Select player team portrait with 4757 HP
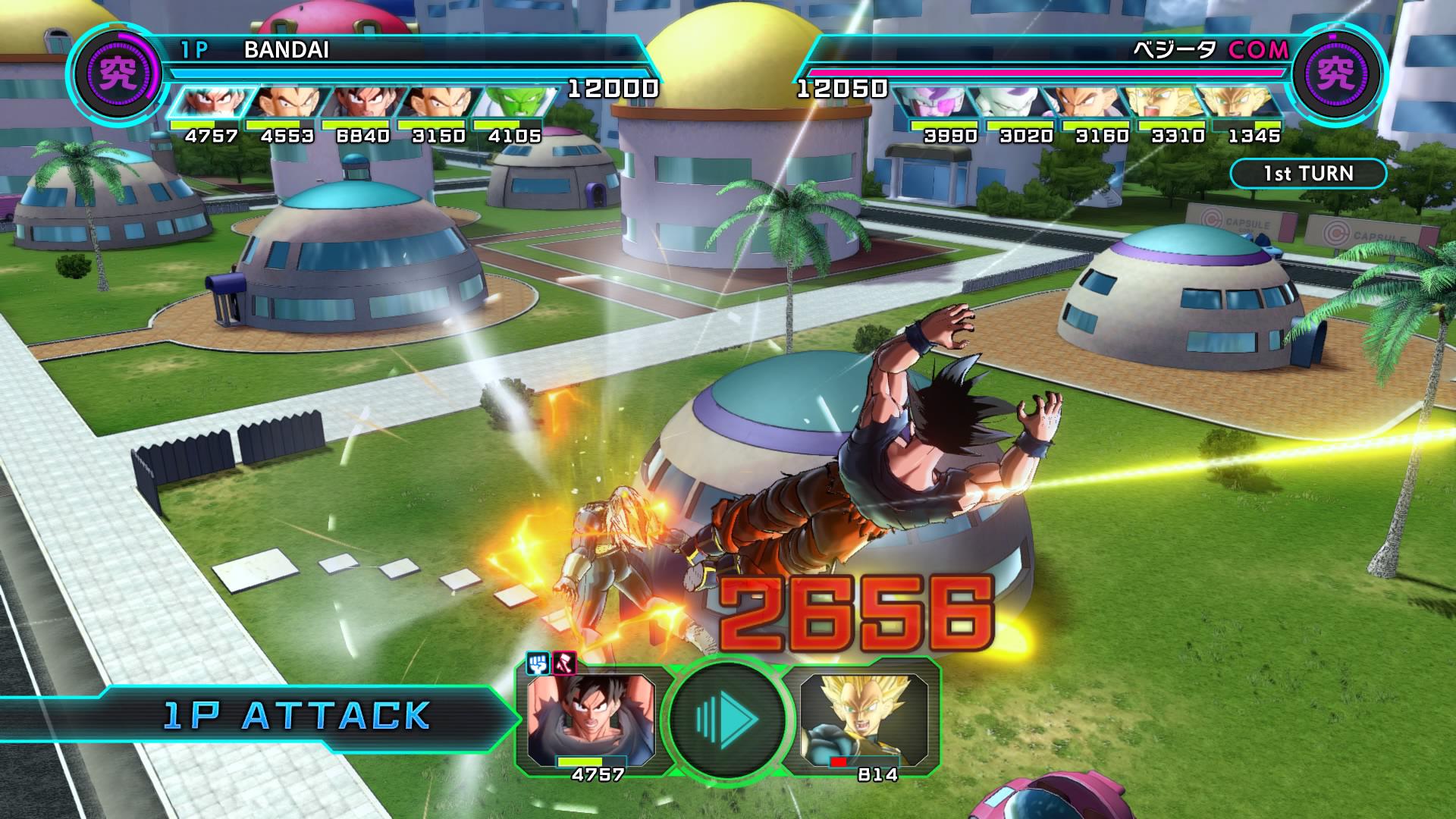This screenshot has height=819, width=1456. 208,104
